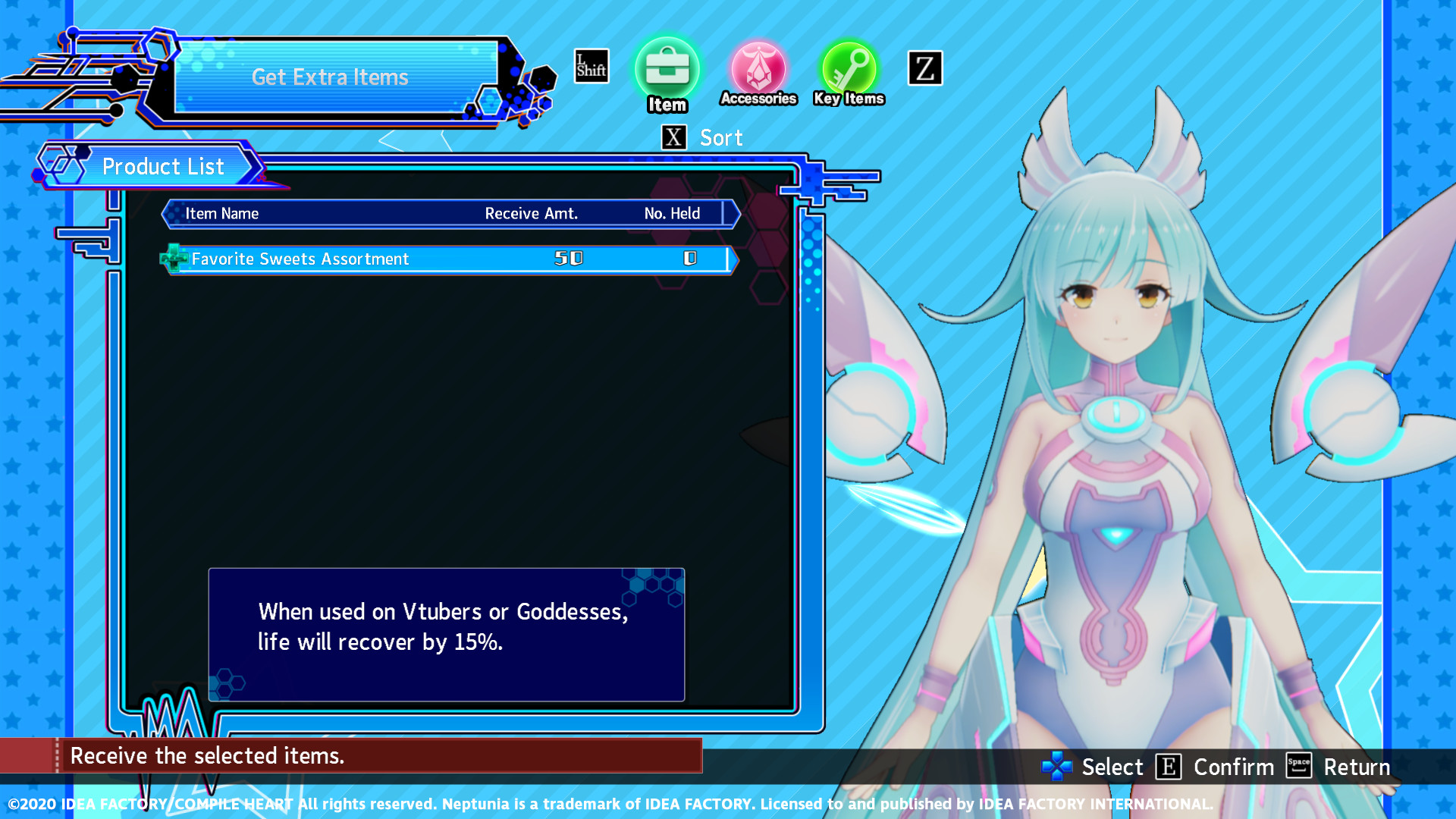The height and width of the screenshot is (819, 1456).
Task: Click the directional pad Select icon
Action: pos(1056,767)
